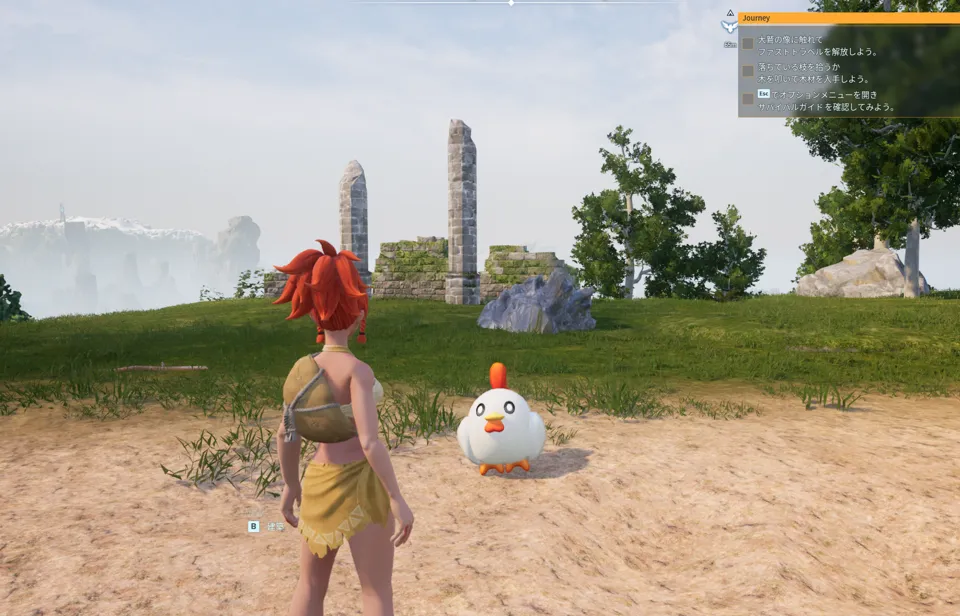Click the white eagle waypoint marker icon
Viewport: 960px width, 616px height.
point(729,28)
